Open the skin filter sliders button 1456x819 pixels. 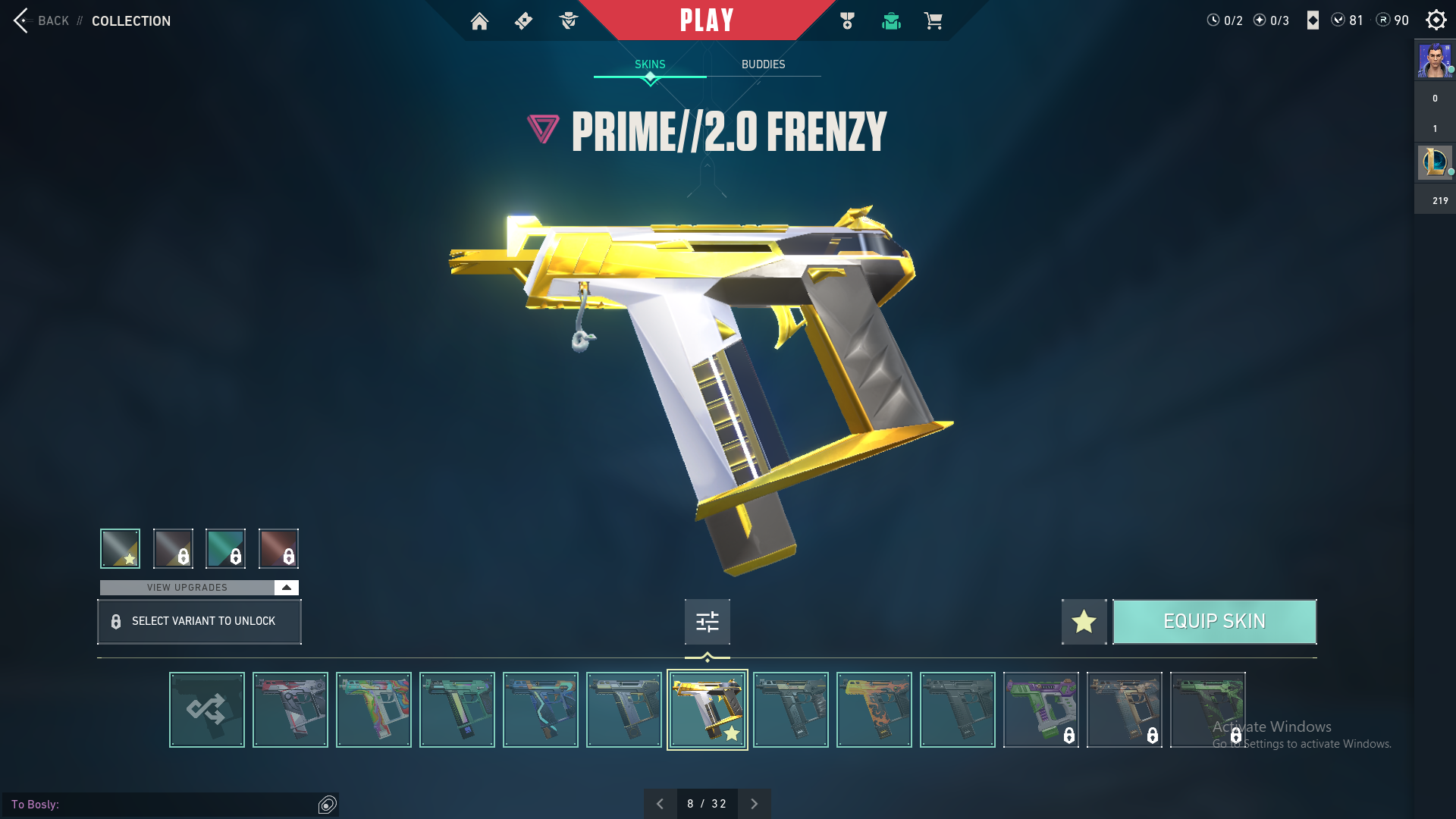click(x=707, y=622)
